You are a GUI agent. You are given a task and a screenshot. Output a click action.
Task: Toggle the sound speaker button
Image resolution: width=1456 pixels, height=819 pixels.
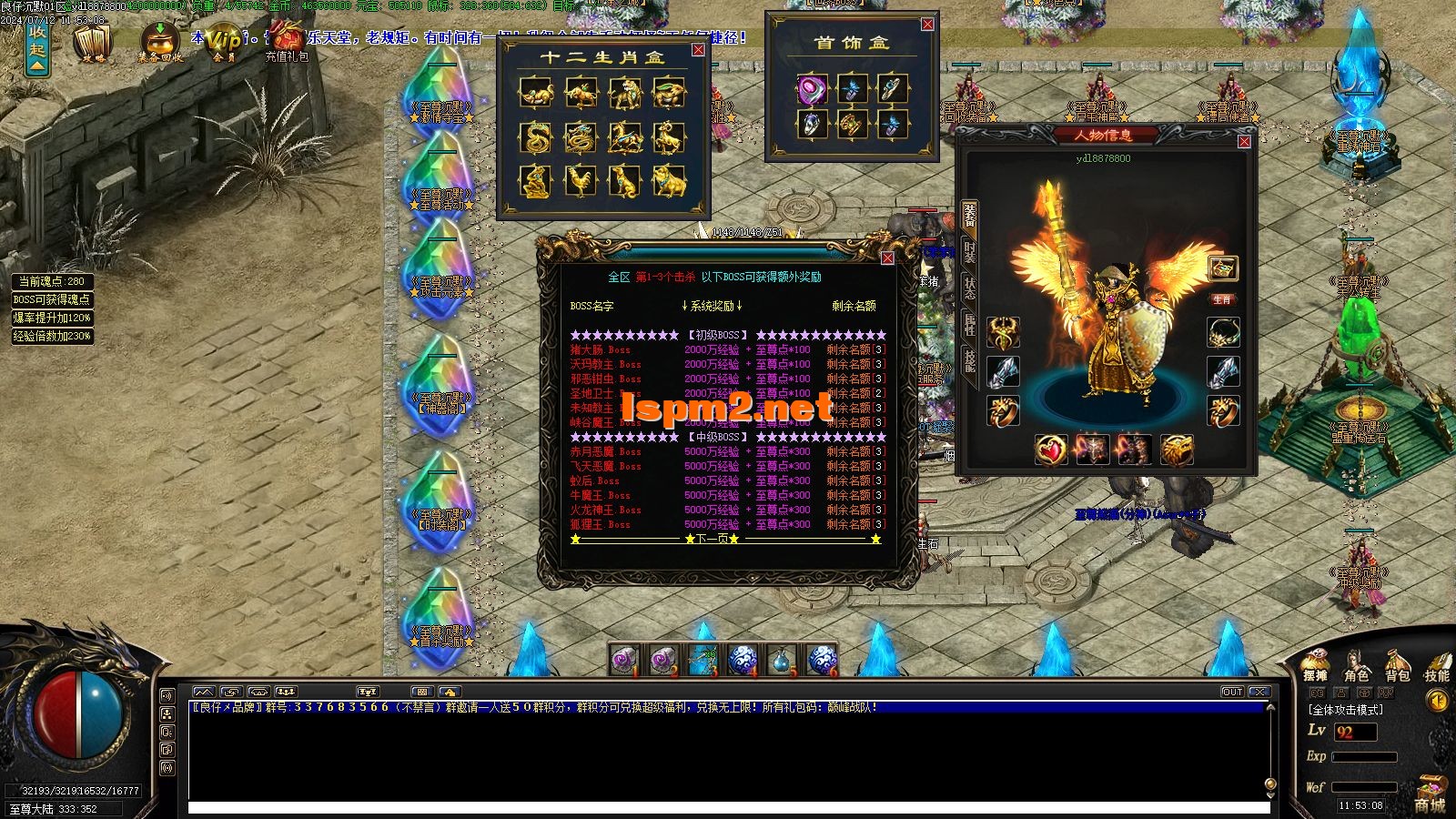tap(1438, 702)
